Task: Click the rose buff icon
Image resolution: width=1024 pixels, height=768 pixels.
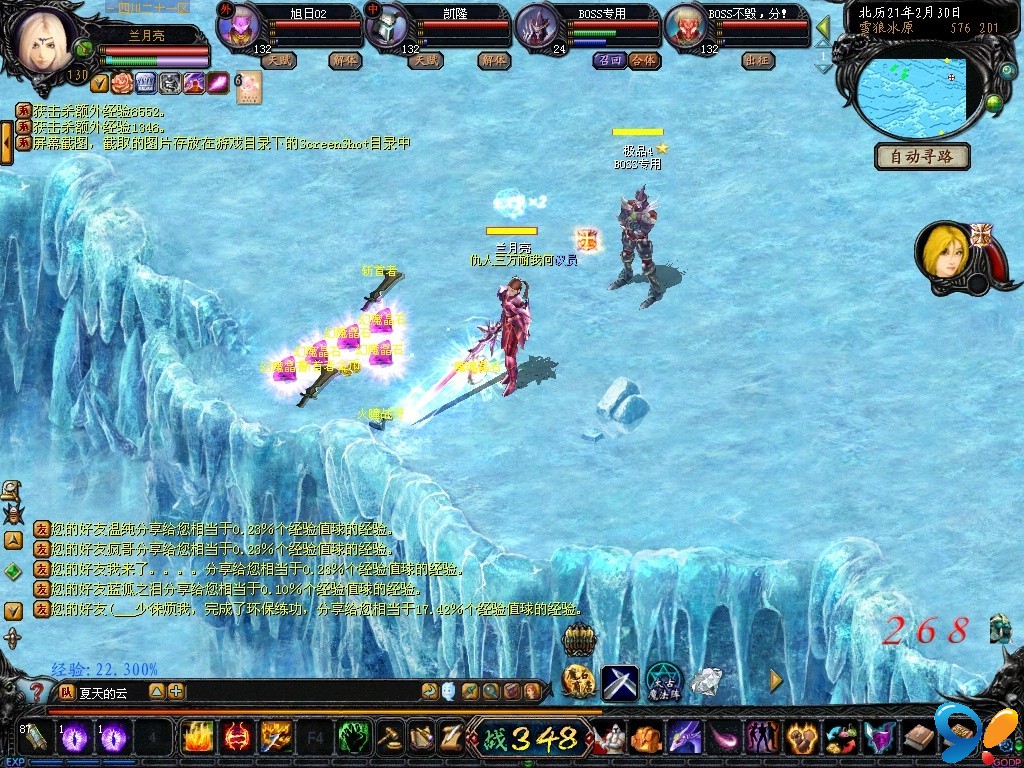Action: coord(122,83)
